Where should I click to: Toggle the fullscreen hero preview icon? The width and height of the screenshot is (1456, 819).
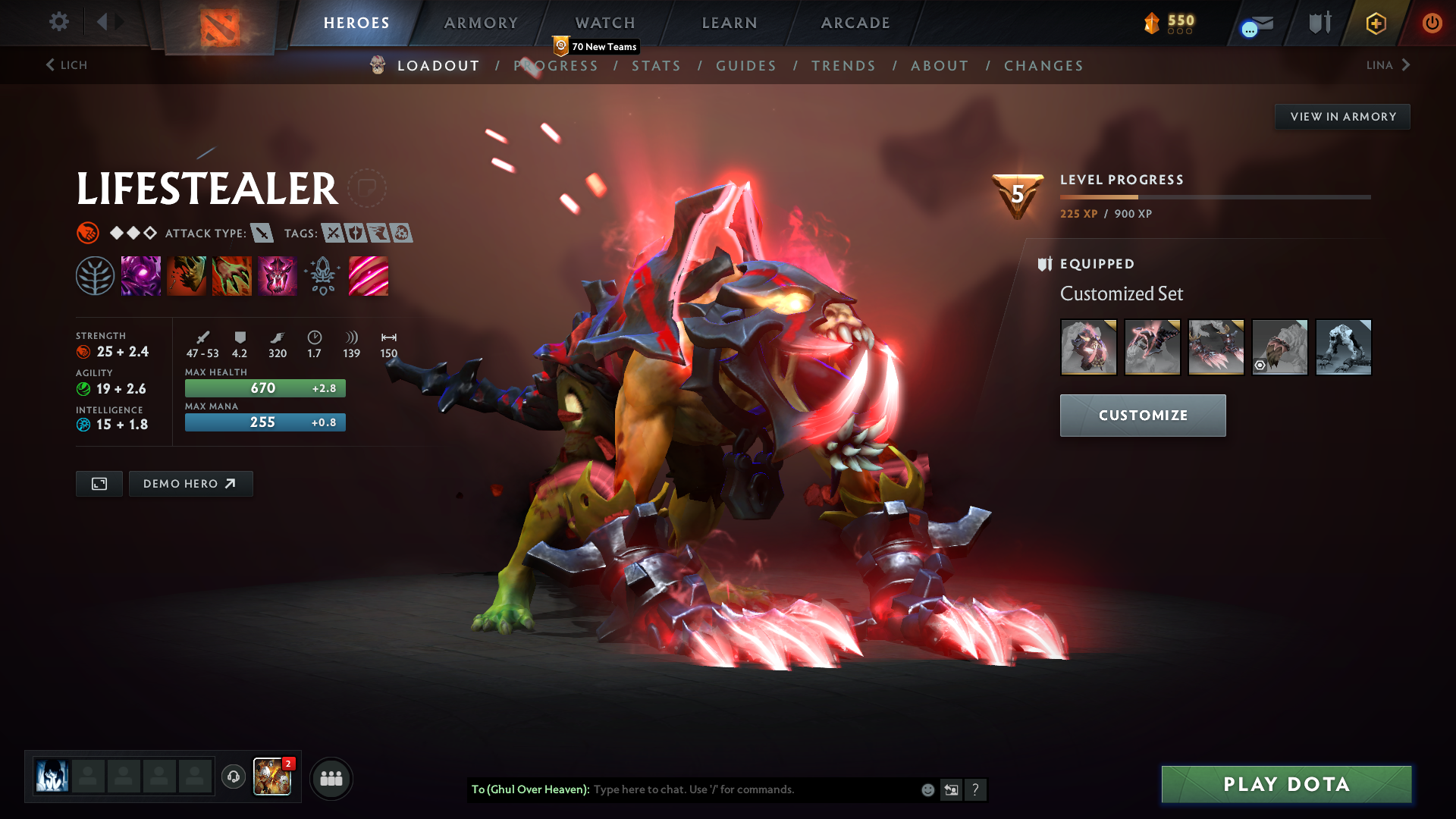point(99,483)
